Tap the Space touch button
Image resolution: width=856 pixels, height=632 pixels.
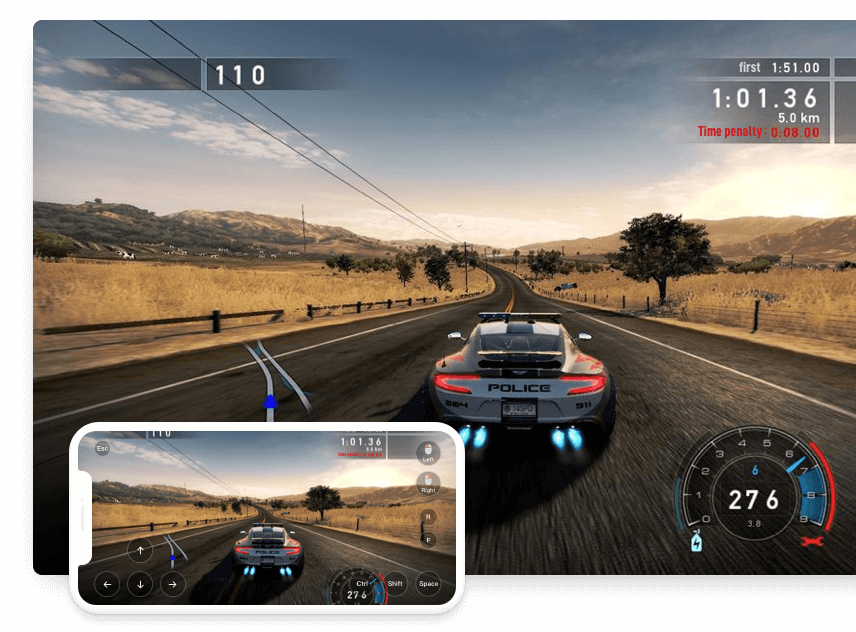(x=428, y=583)
